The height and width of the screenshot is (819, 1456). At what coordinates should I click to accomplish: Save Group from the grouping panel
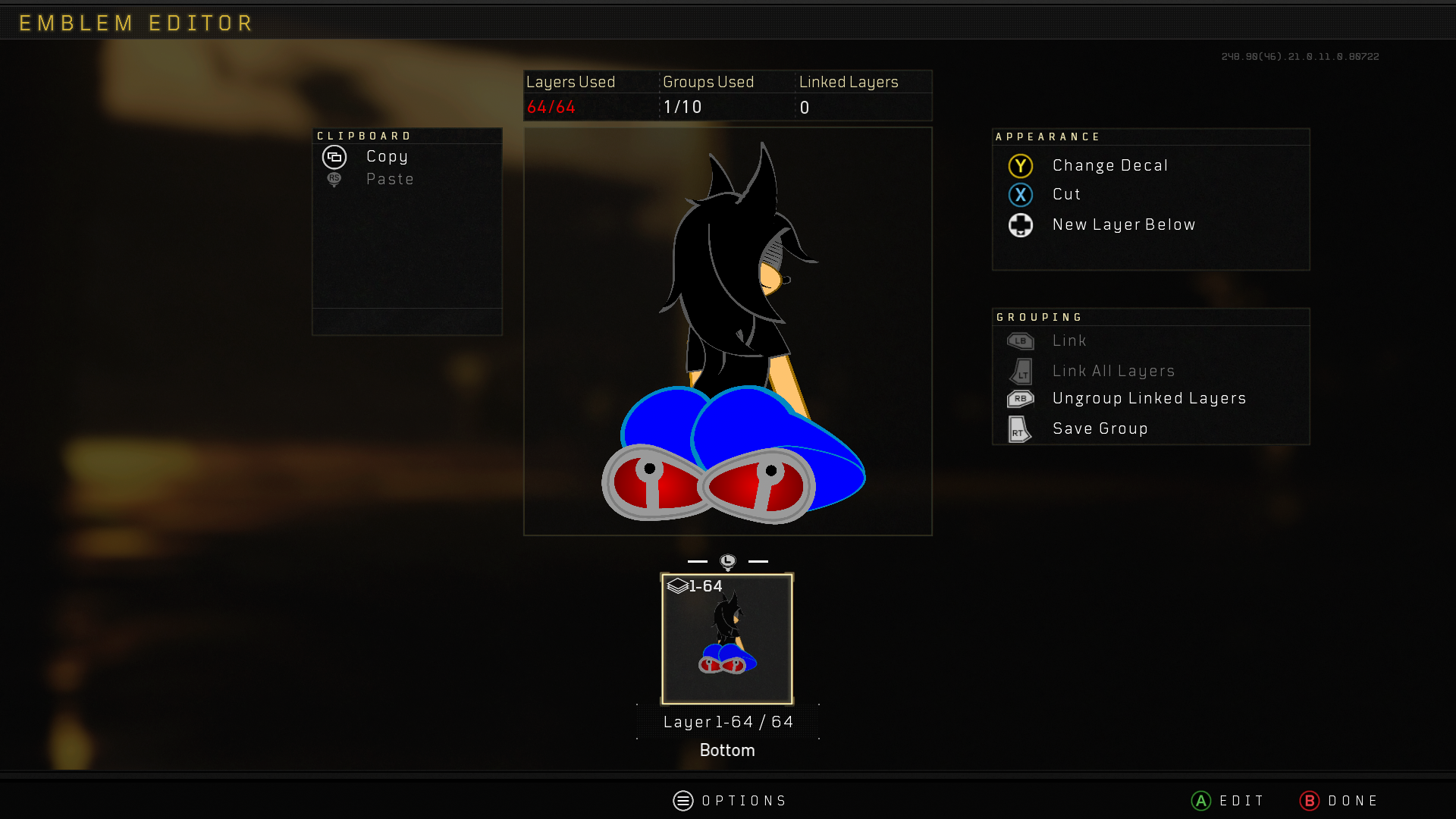point(1100,429)
